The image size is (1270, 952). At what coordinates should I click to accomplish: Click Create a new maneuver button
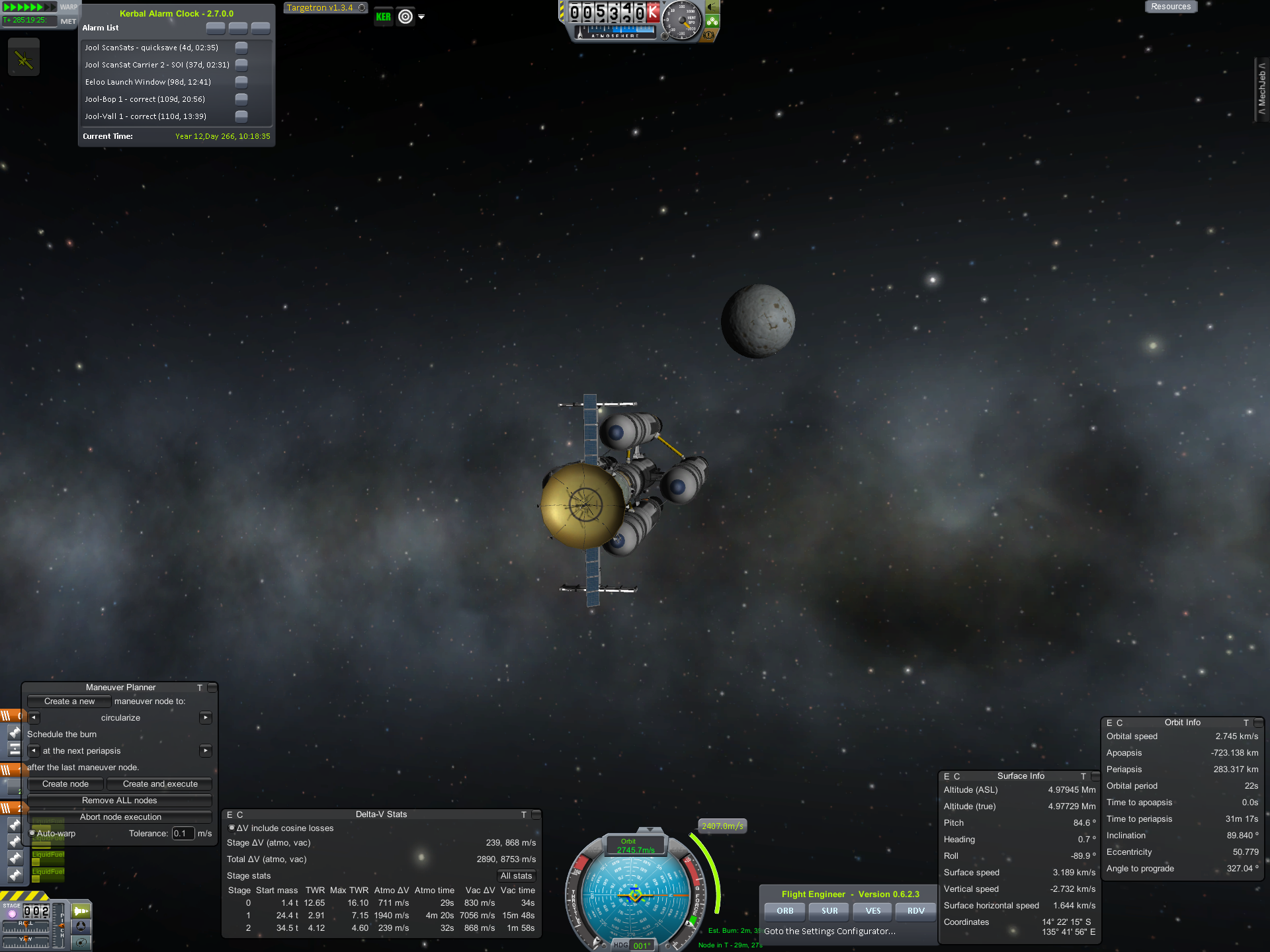69,701
